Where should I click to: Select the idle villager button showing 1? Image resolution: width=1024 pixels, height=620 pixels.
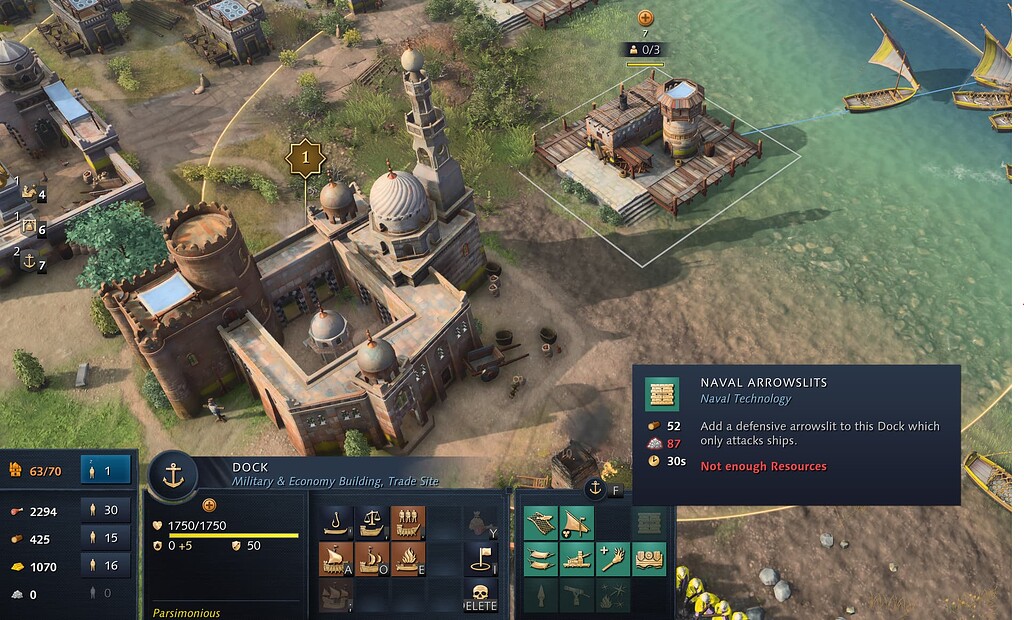tap(105, 468)
